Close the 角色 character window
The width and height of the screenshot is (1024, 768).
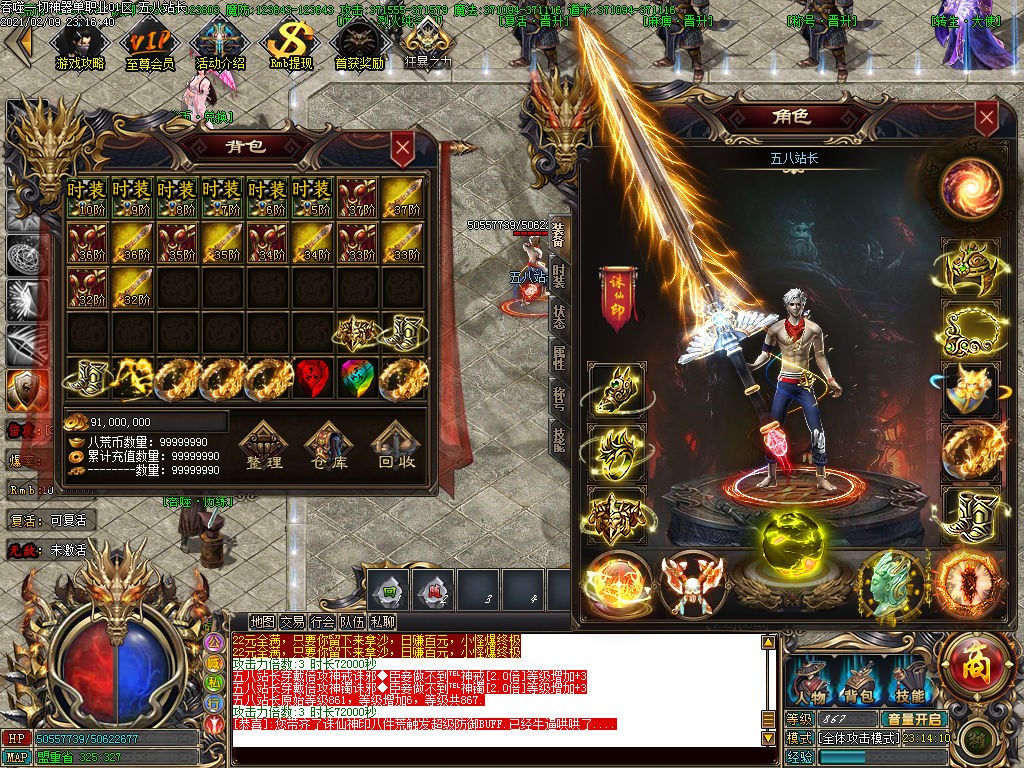986,119
